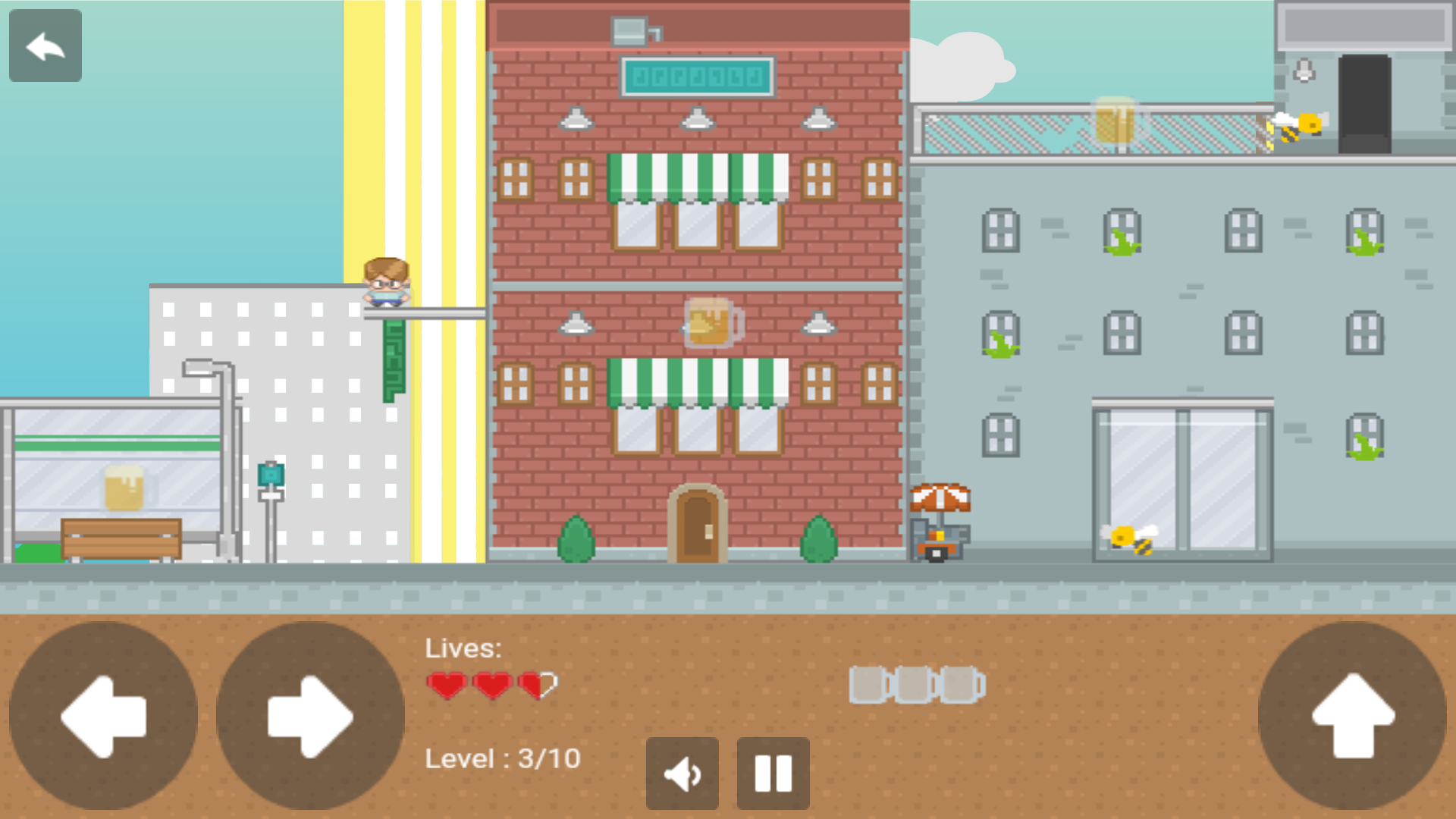
Task: Tap the teal signboard above the bakery windows
Action: click(698, 74)
